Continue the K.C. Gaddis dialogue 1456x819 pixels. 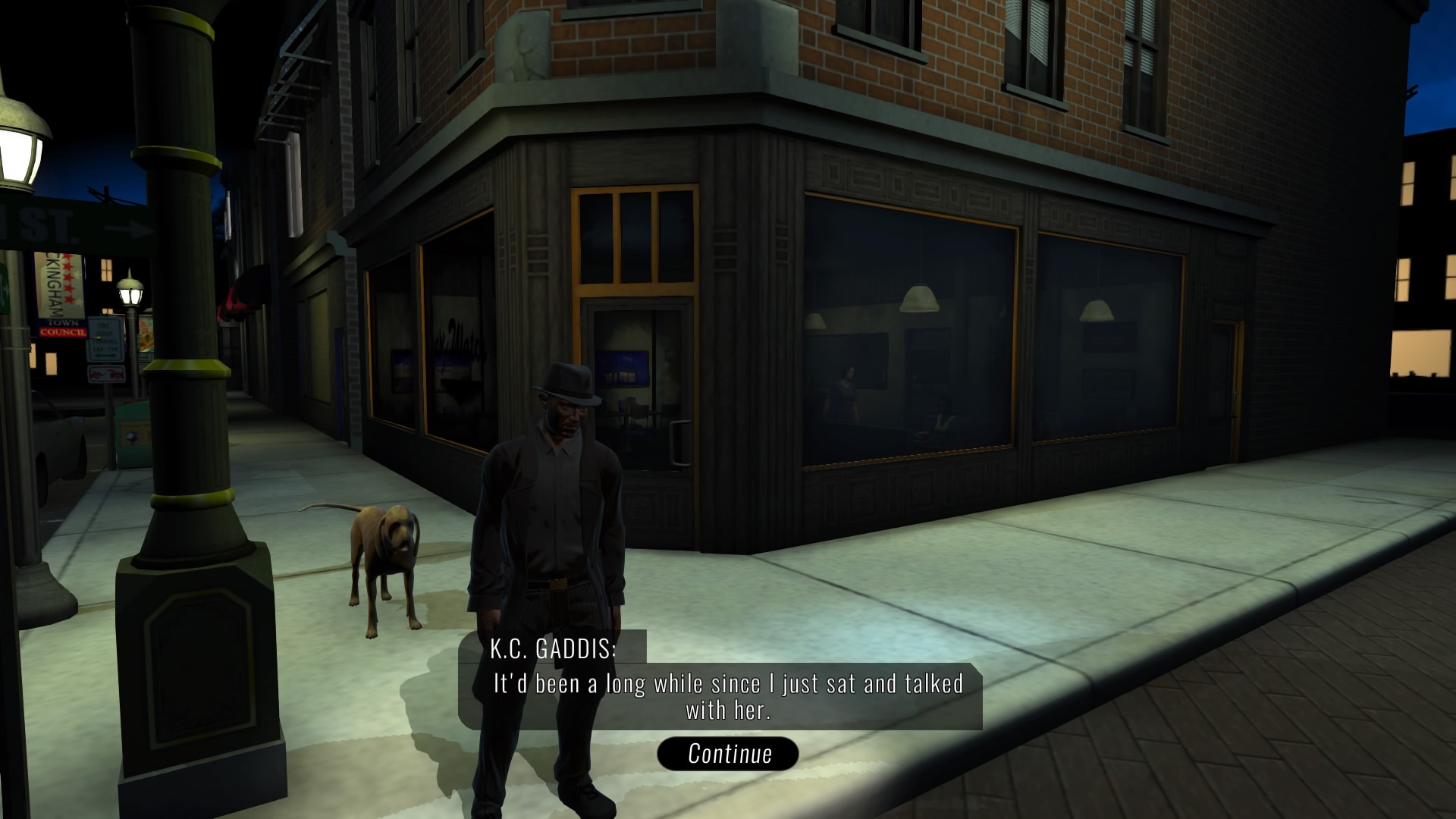point(728,754)
